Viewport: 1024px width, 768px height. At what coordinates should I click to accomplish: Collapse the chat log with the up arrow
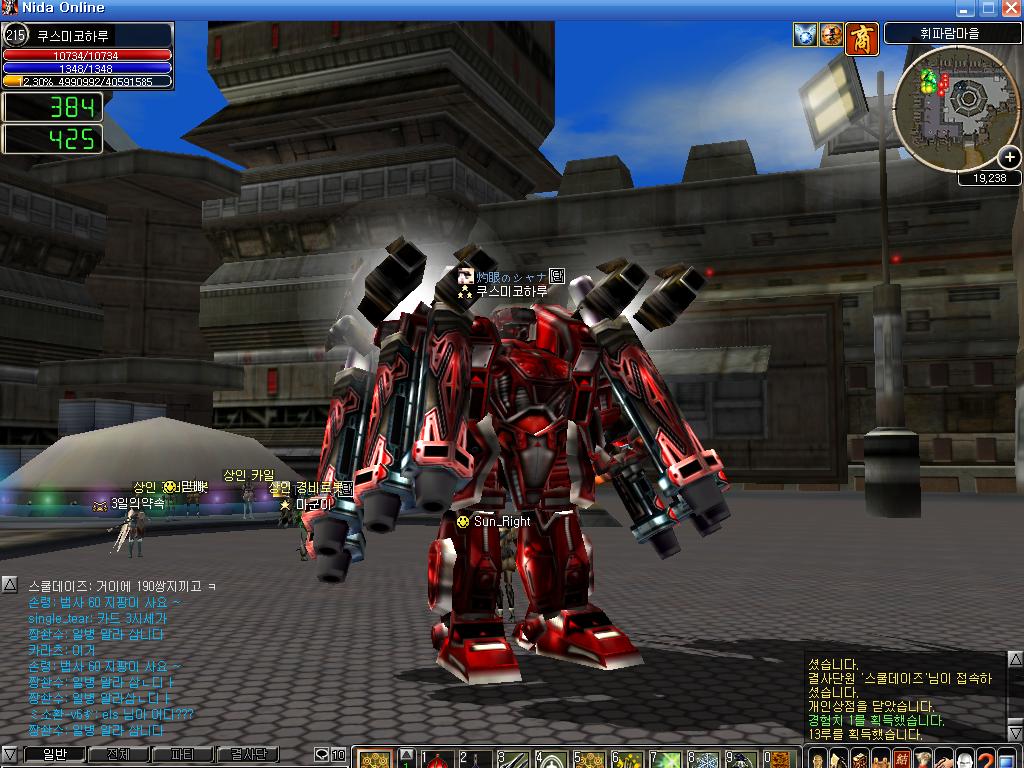[9, 583]
